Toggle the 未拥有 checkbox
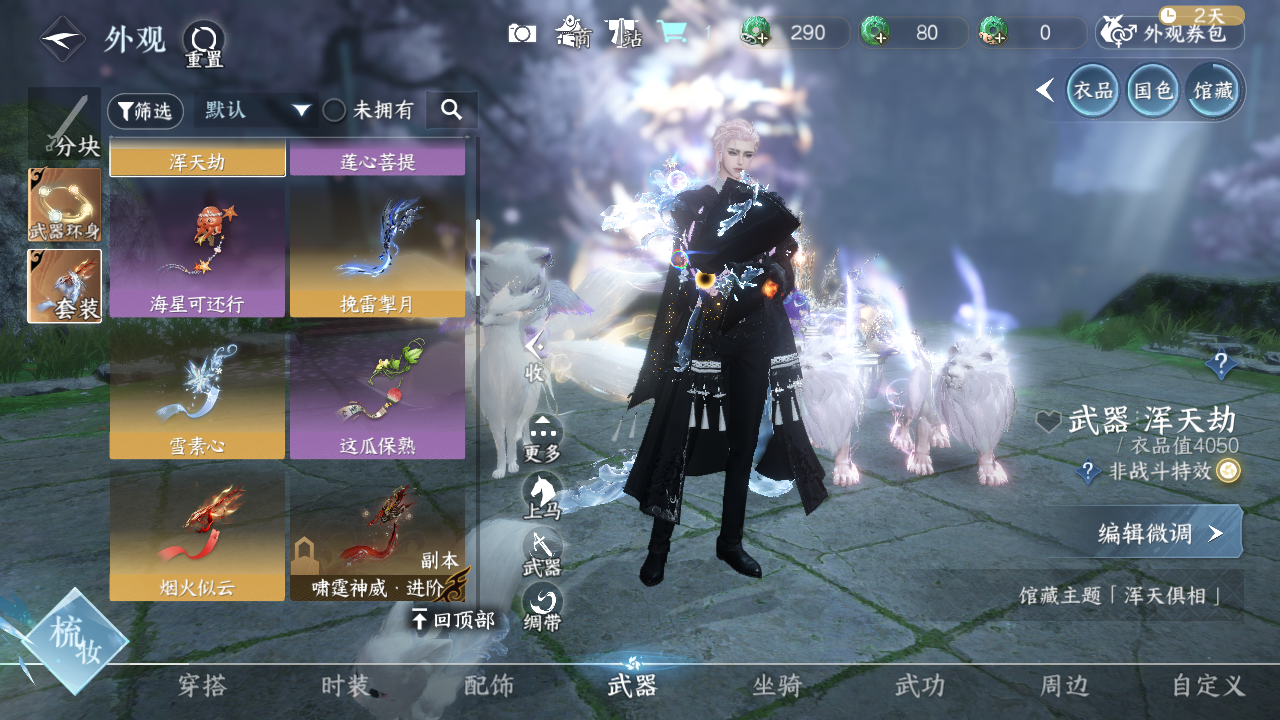 pos(334,110)
